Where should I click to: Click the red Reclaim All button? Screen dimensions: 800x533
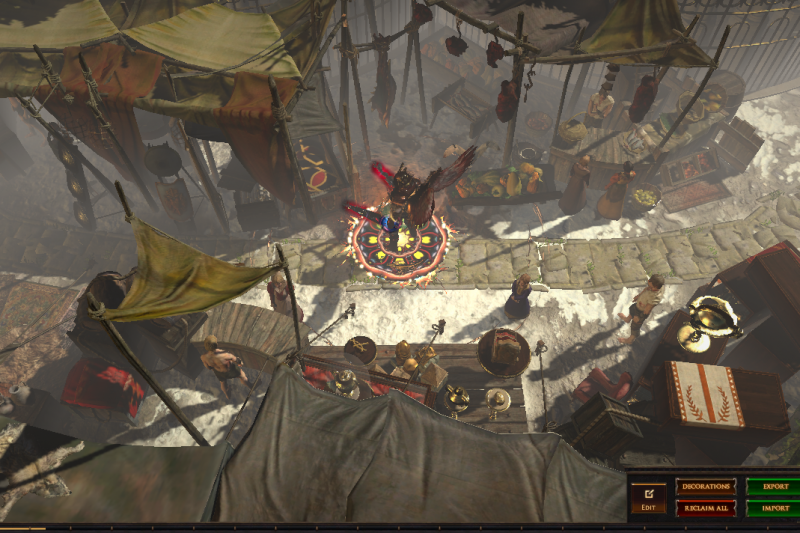point(706,508)
